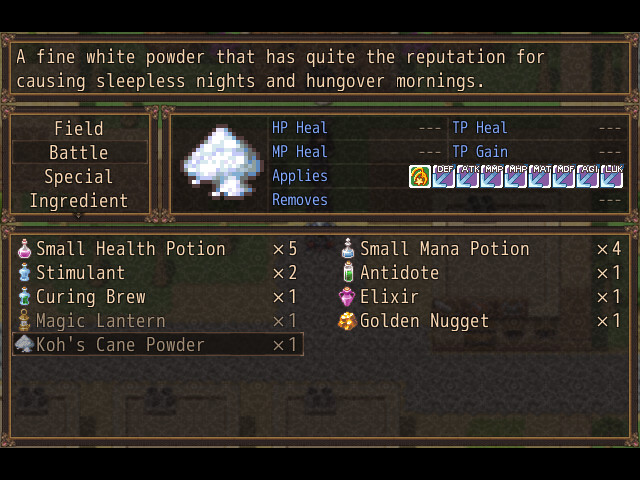
Task: Select the Battle item category
Action: pos(79,153)
